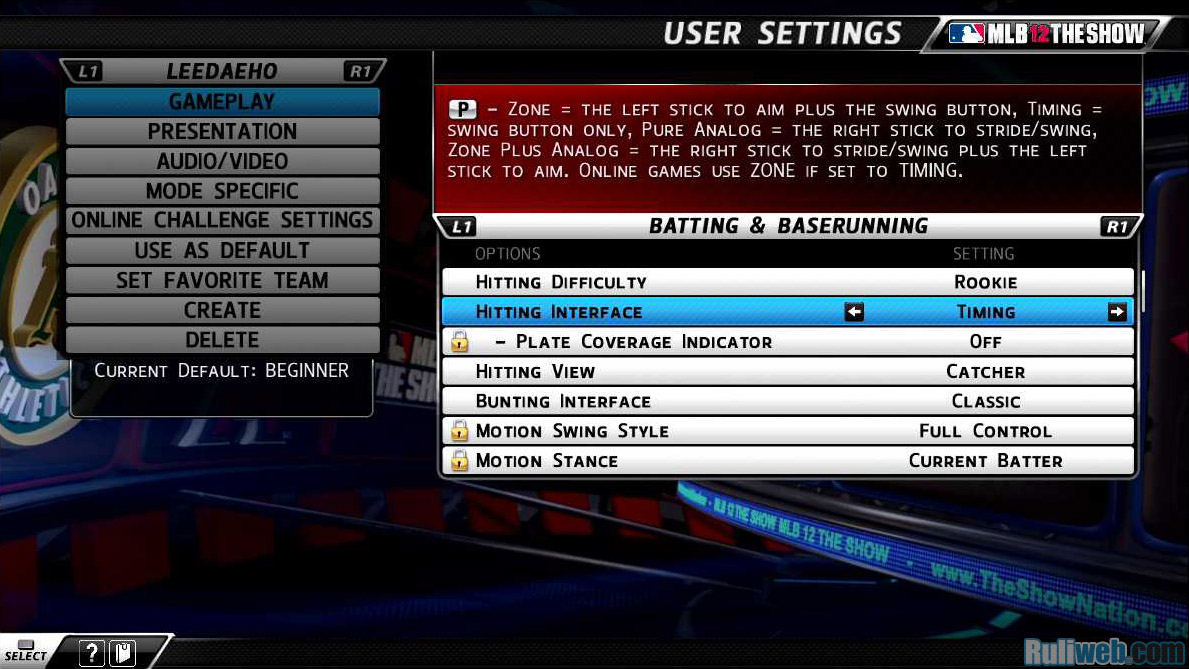The height and width of the screenshot is (669, 1189).
Task: Select the Hitting Difficulty row
Action: pyautogui.click(x=787, y=282)
